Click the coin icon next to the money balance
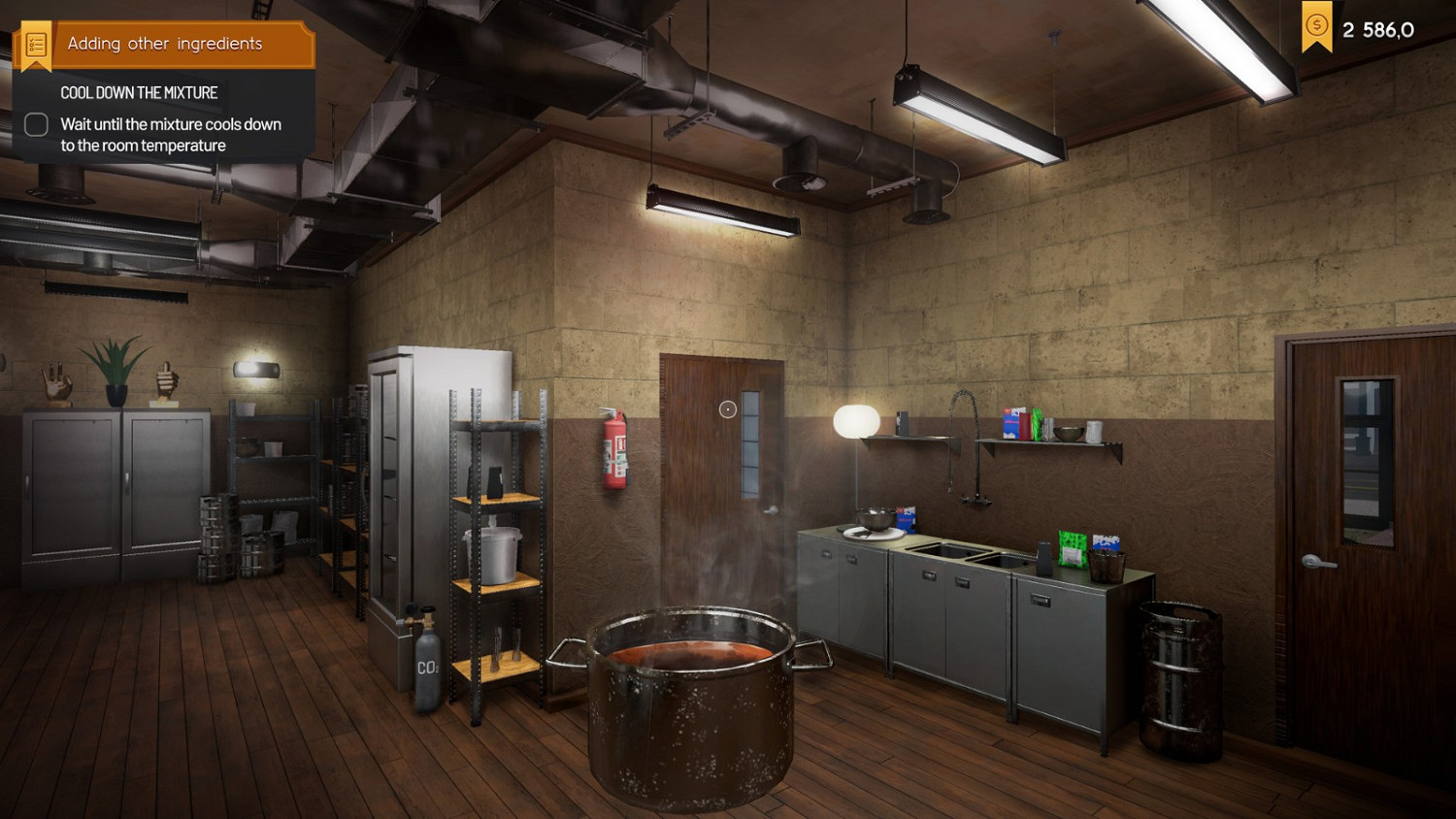The image size is (1456, 819). [x=1315, y=26]
